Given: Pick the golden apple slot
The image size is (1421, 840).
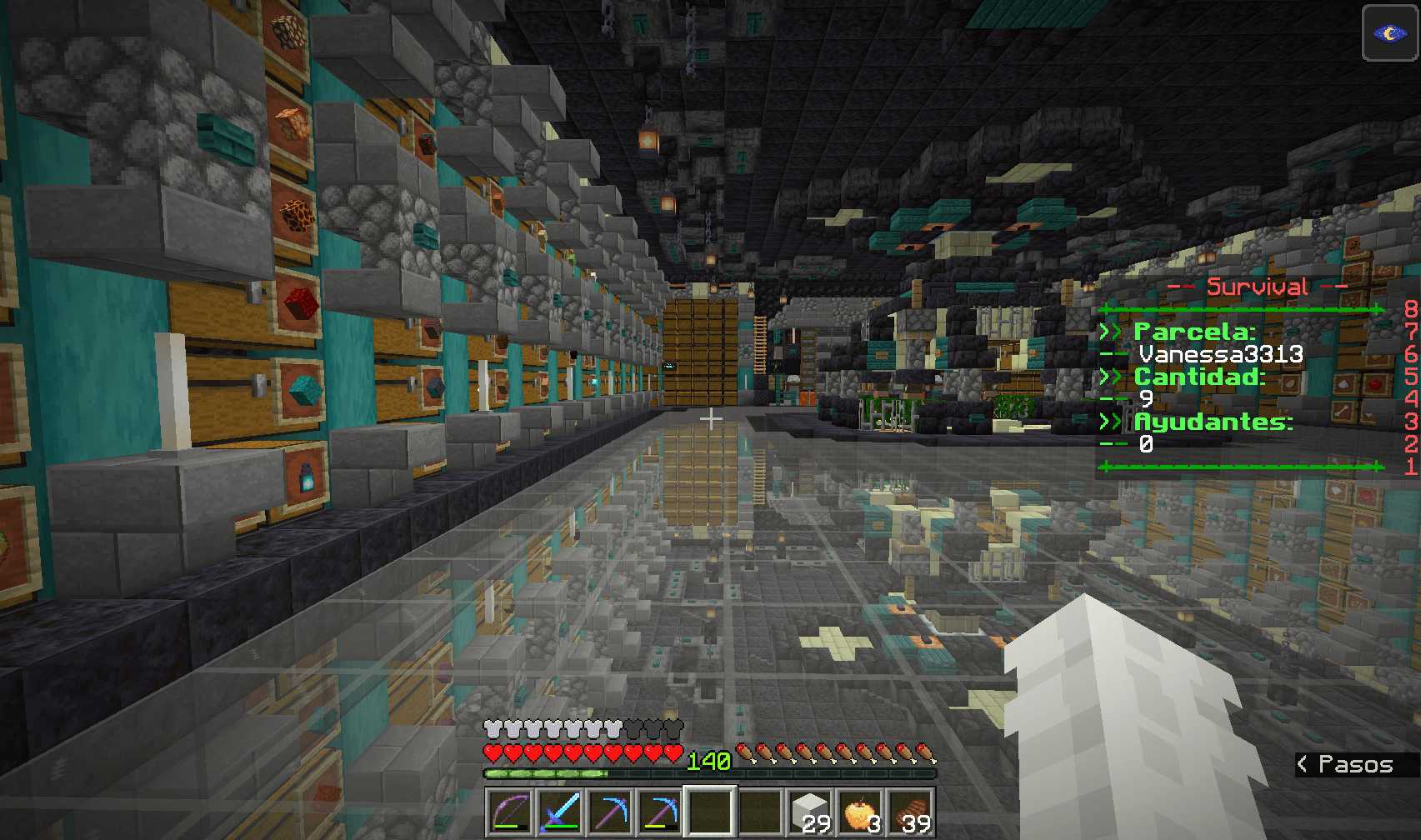Looking at the screenshot, I should (x=860, y=811).
